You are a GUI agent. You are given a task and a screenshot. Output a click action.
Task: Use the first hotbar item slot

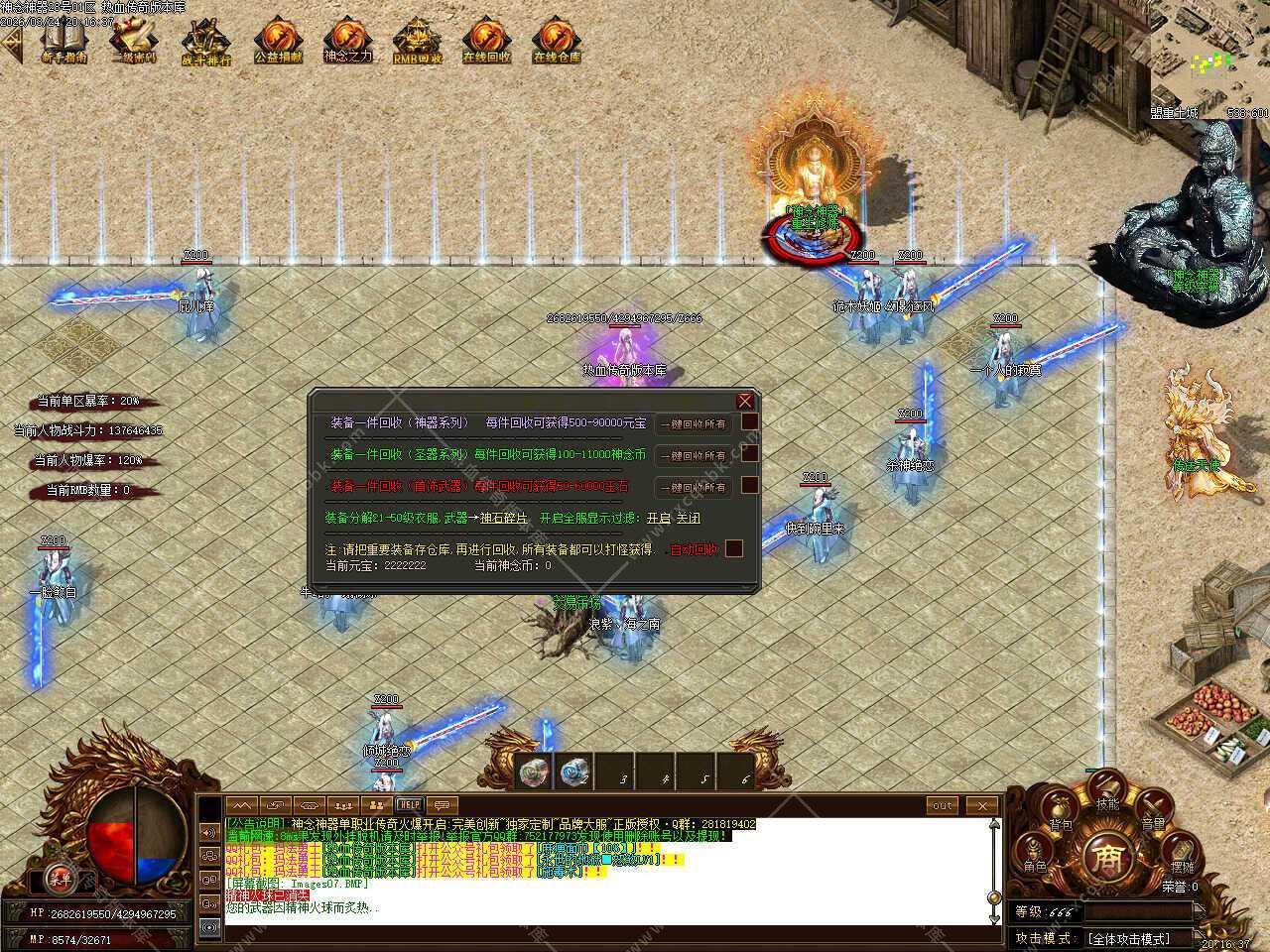[533, 773]
